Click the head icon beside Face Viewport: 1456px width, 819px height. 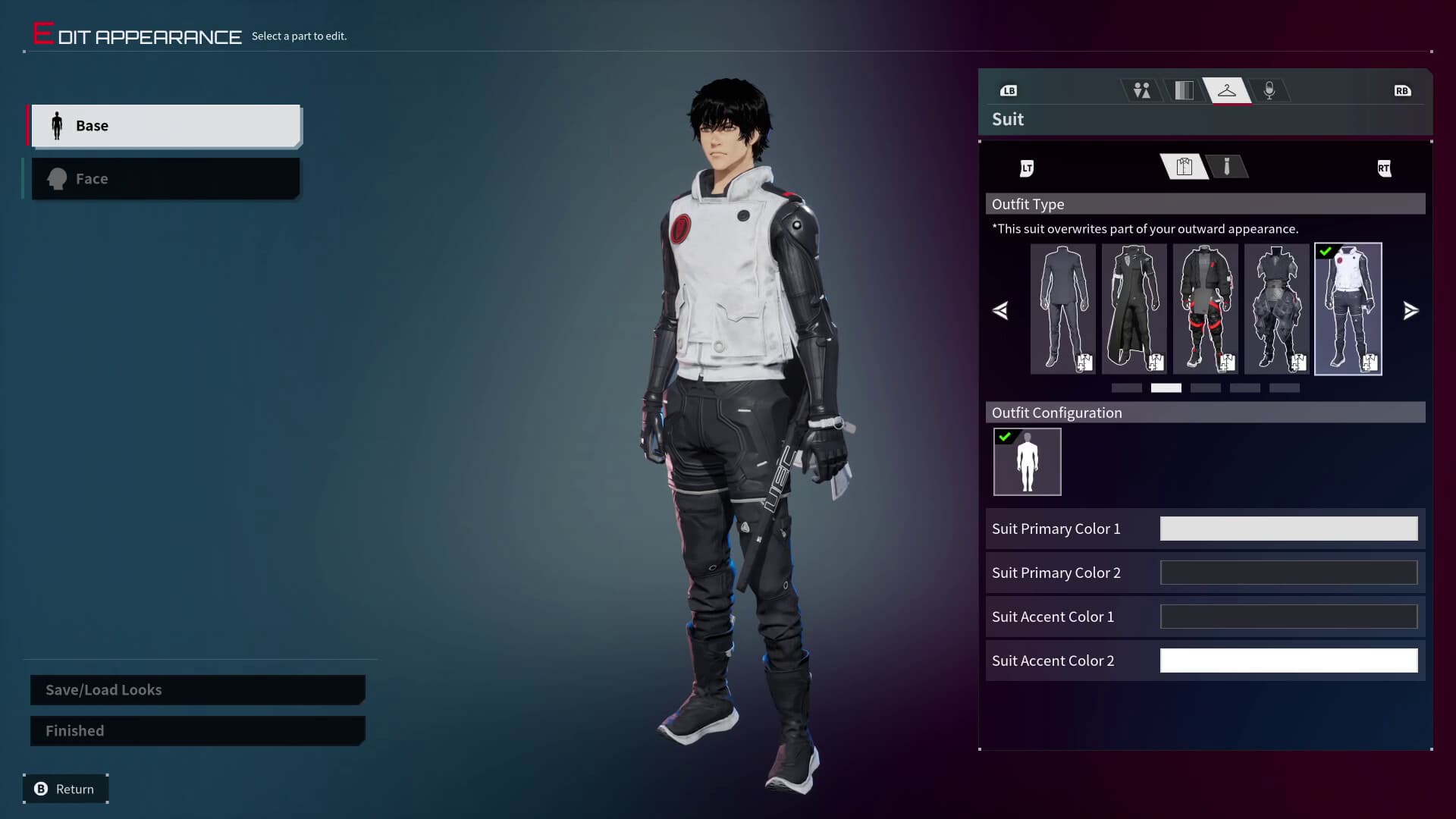55,178
